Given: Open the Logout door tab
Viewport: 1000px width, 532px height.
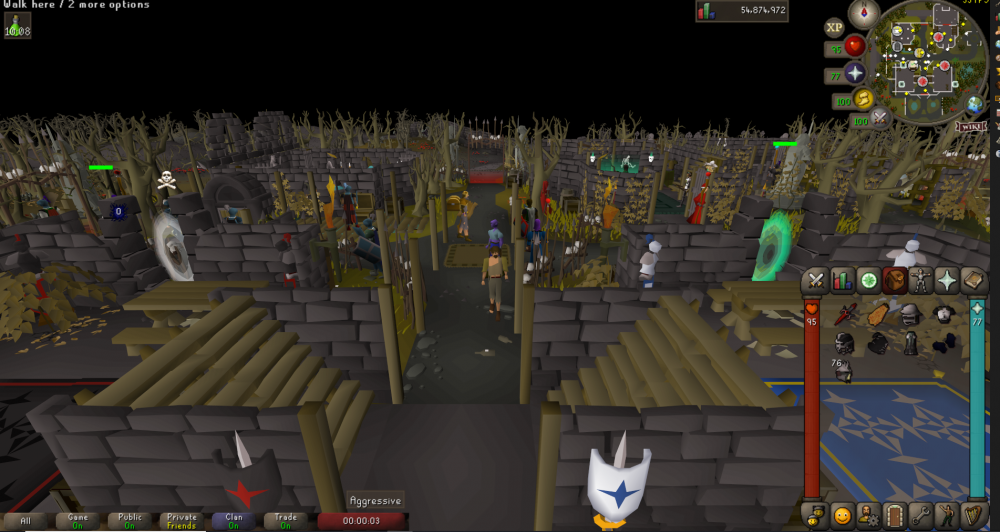Looking at the screenshot, I should coord(895,515).
